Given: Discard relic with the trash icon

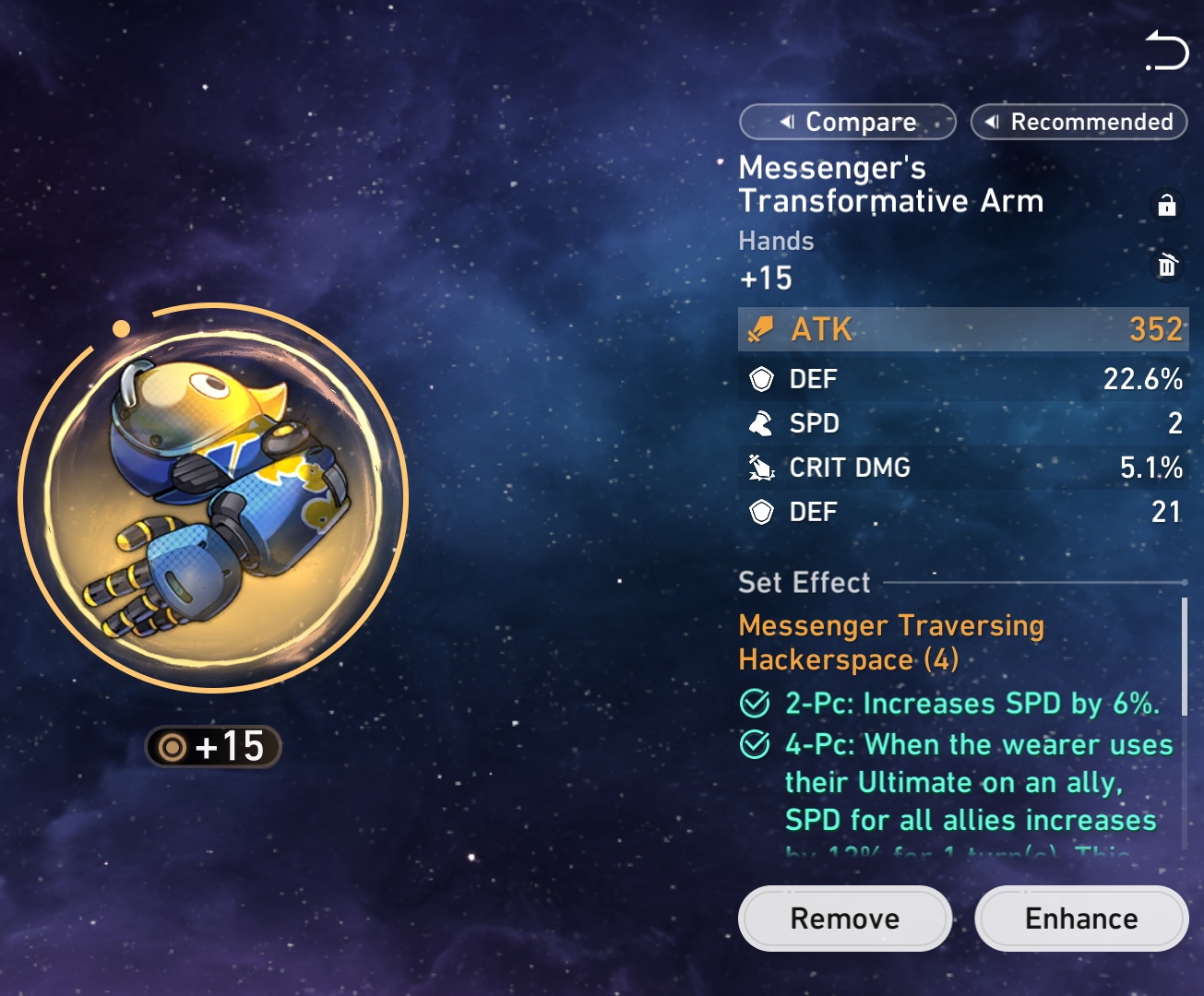Looking at the screenshot, I should (x=1167, y=266).
